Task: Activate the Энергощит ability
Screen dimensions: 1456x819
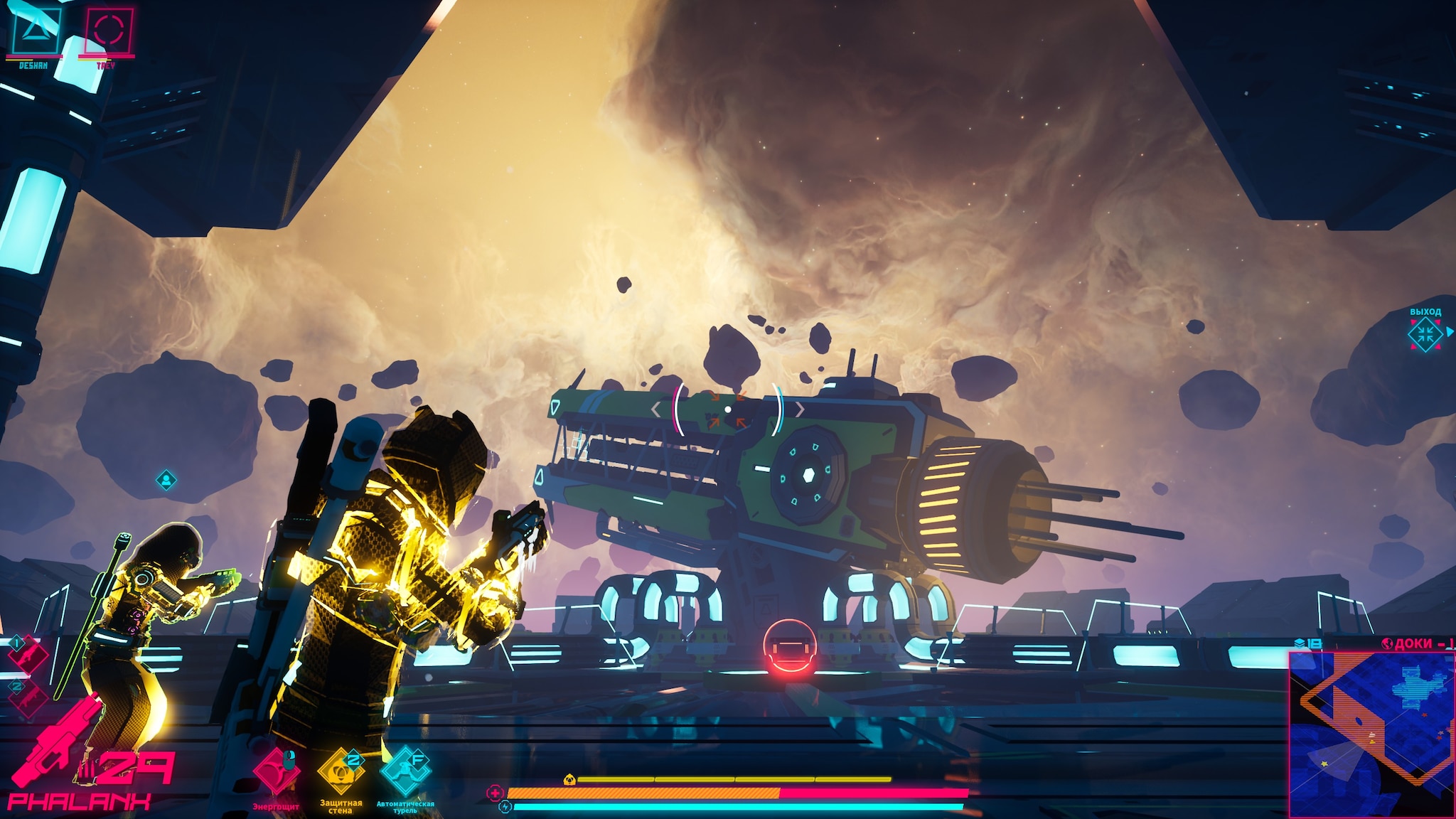Action: click(x=277, y=771)
